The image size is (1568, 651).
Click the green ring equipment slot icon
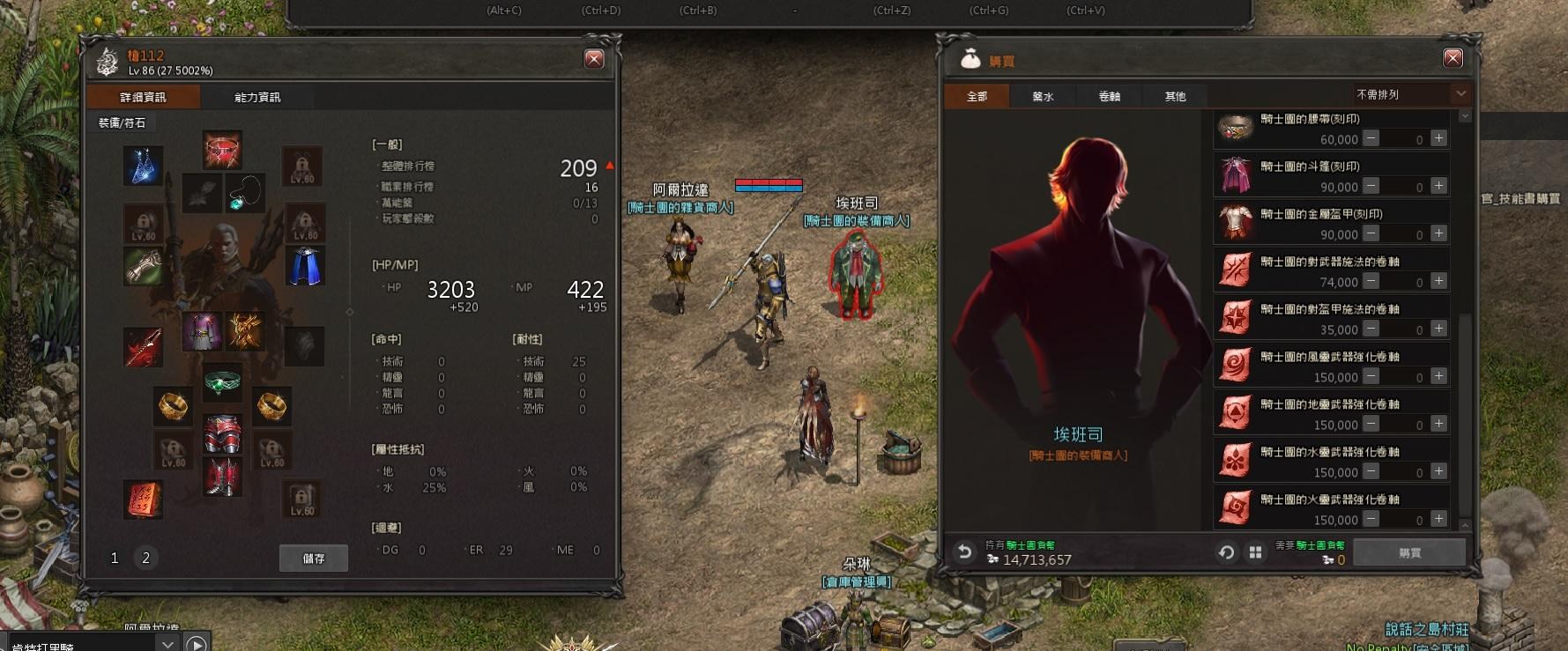click(x=221, y=385)
